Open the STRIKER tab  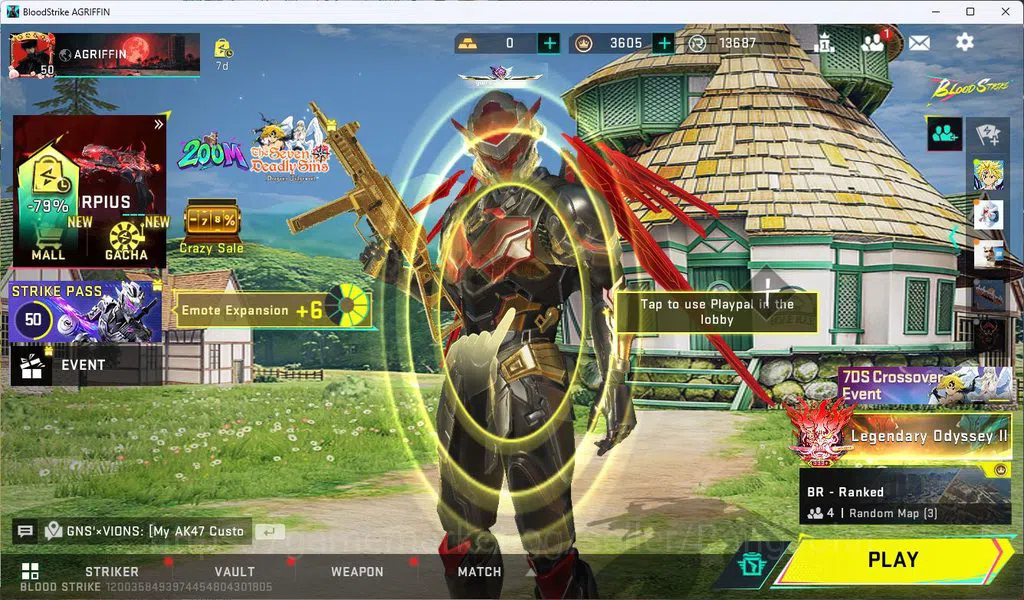(111, 571)
